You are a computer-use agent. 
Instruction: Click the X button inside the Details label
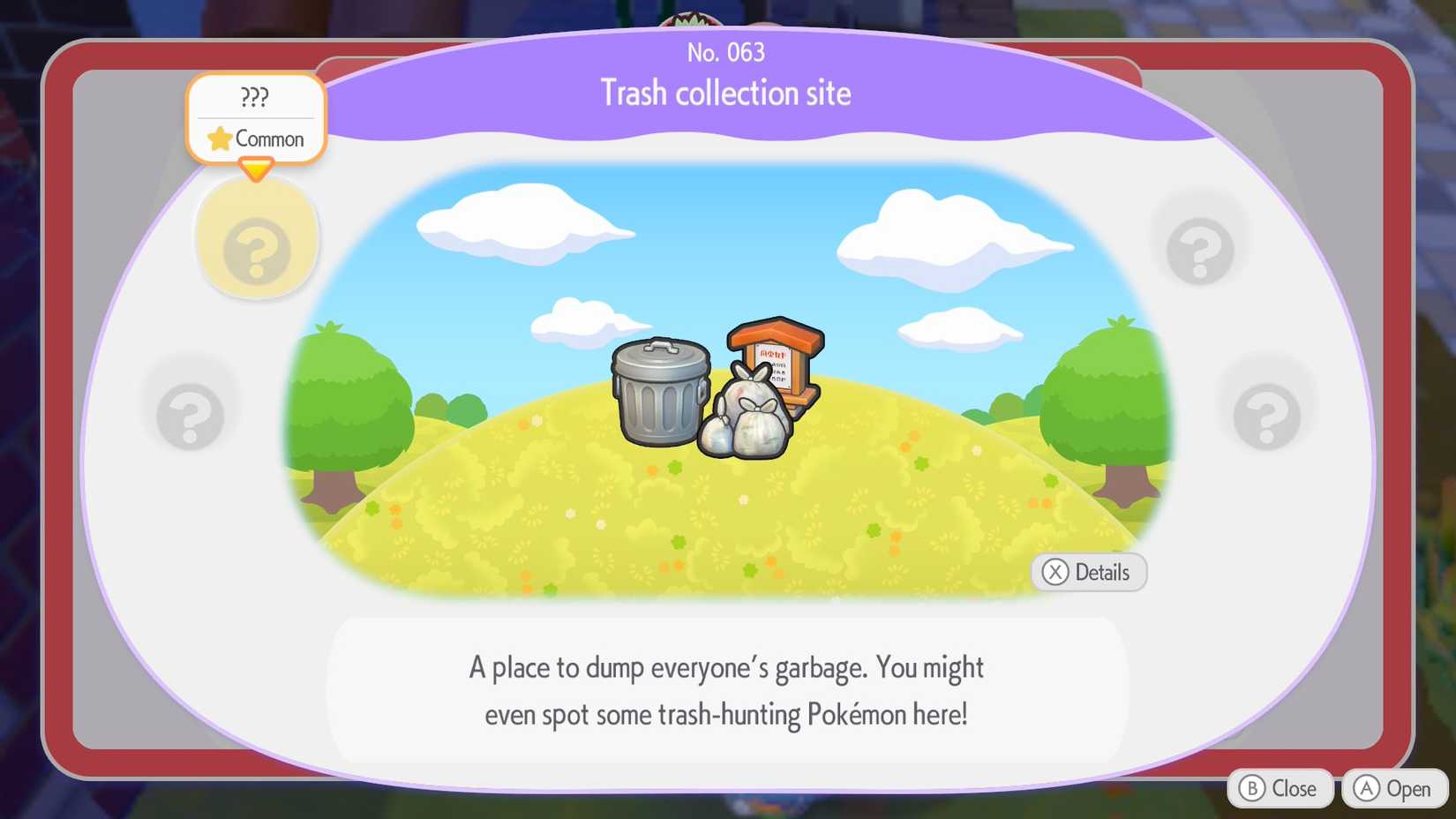1054,572
